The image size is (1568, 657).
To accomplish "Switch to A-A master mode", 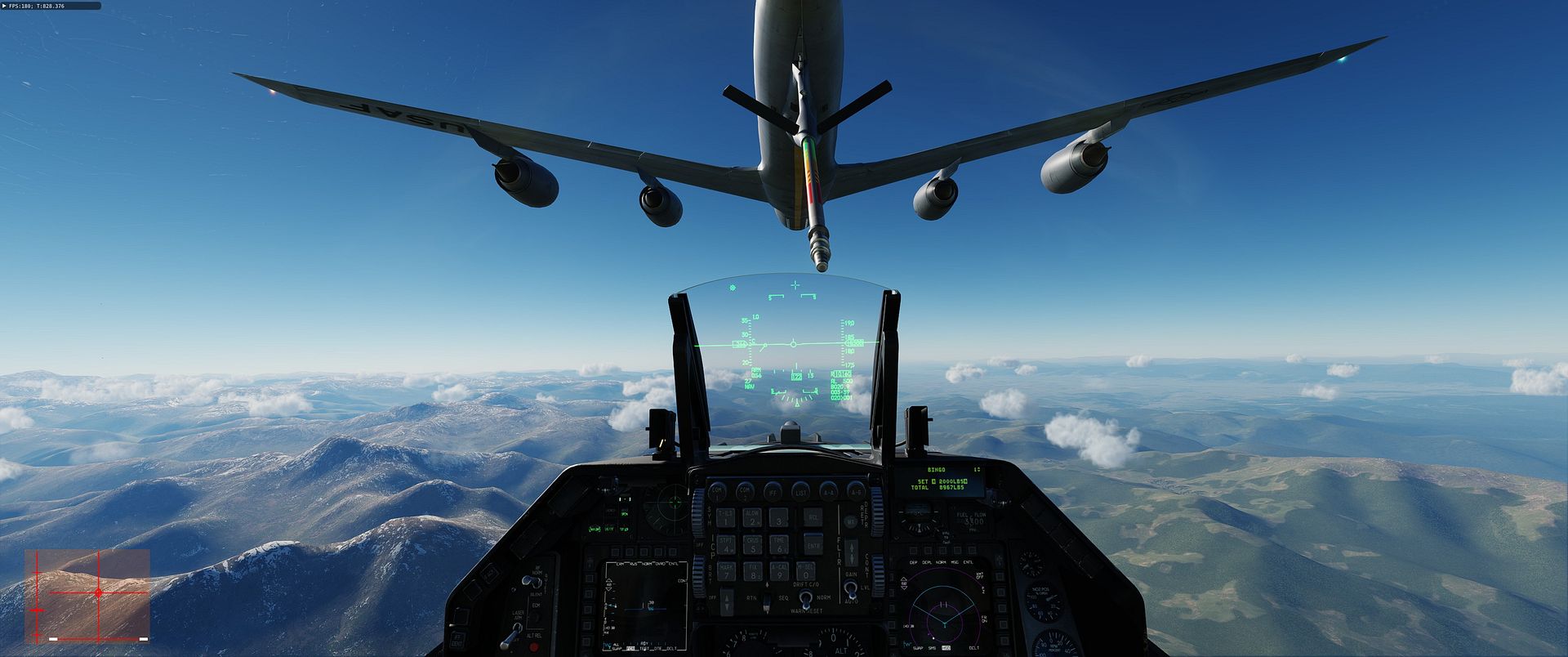I will (x=829, y=492).
